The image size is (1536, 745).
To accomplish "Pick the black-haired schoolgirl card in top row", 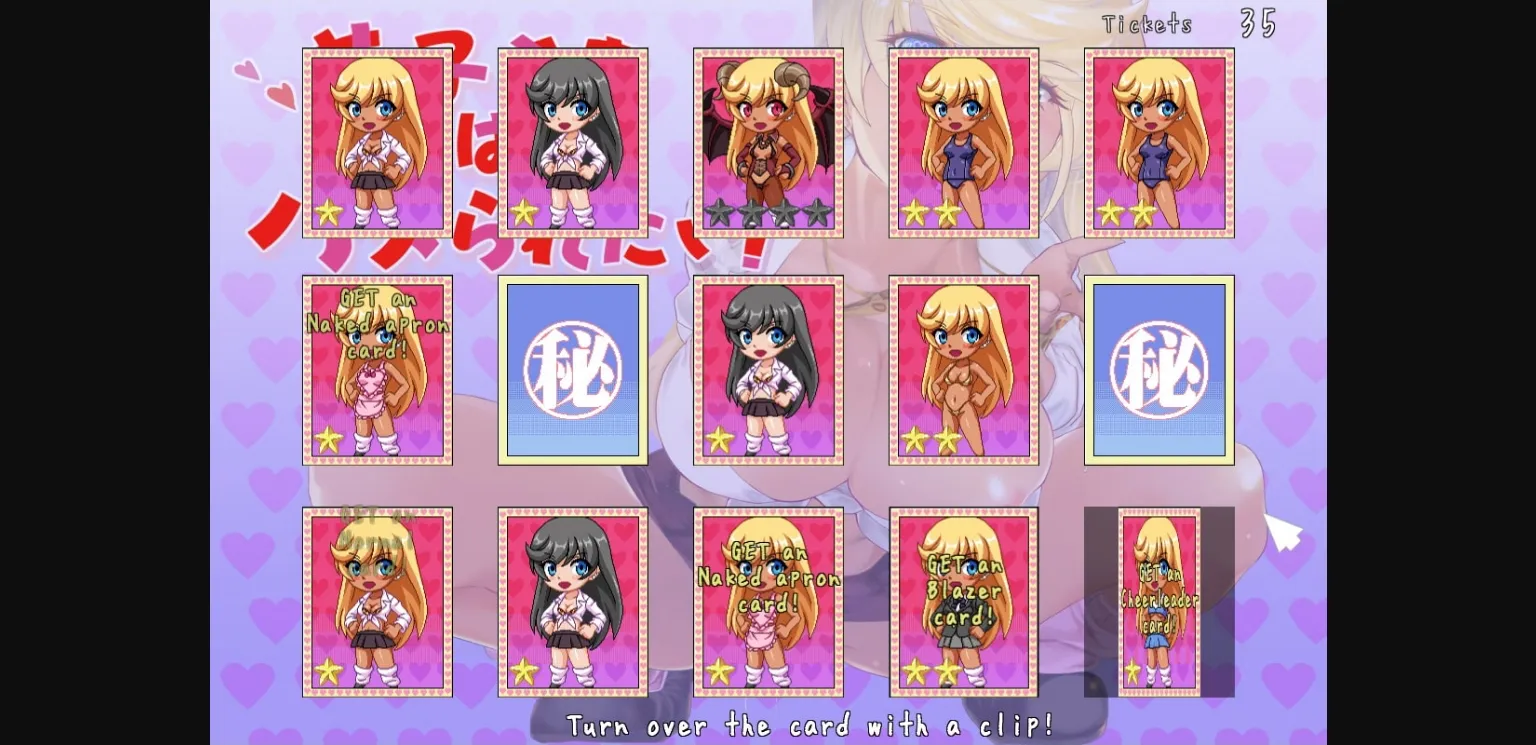I will pyautogui.click(x=572, y=140).
